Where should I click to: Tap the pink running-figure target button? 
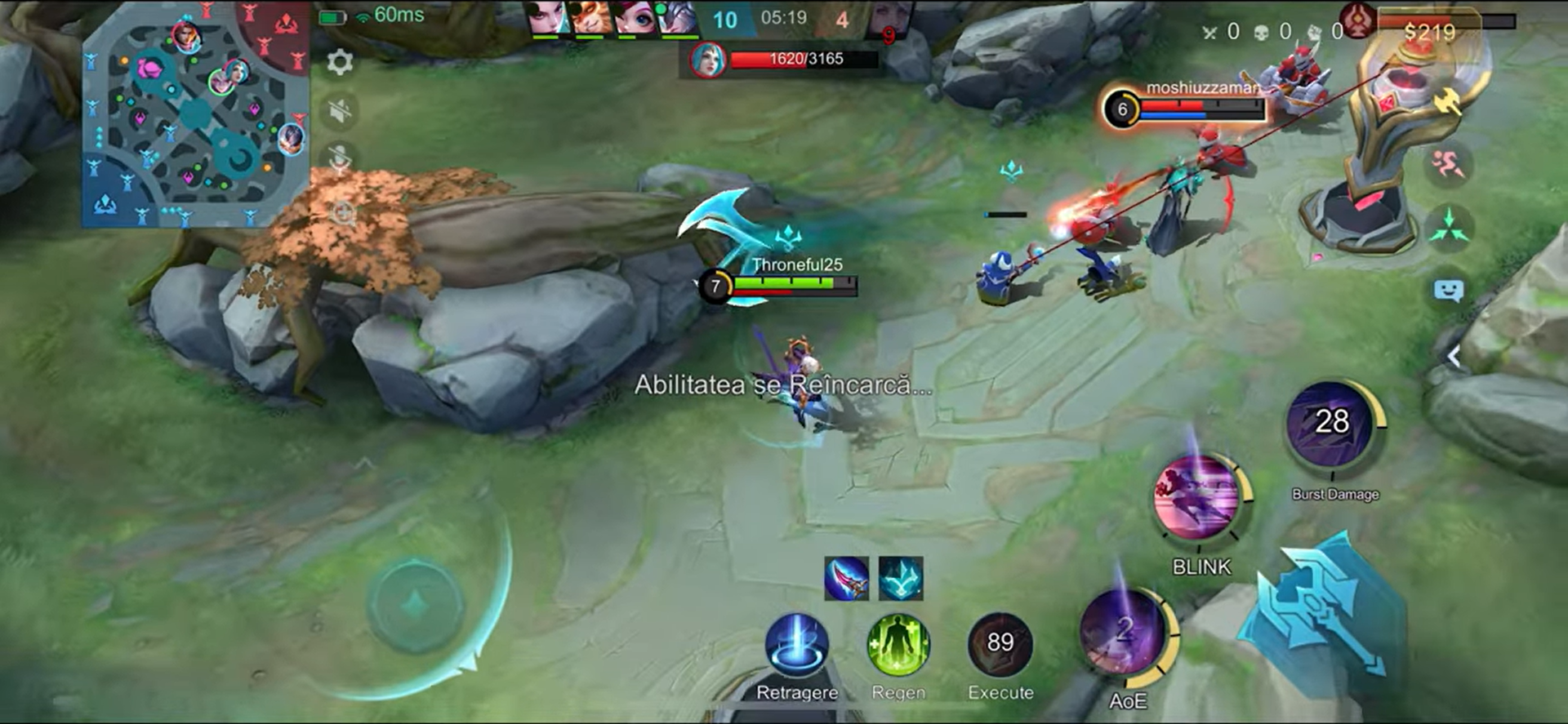tap(1448, 165)
